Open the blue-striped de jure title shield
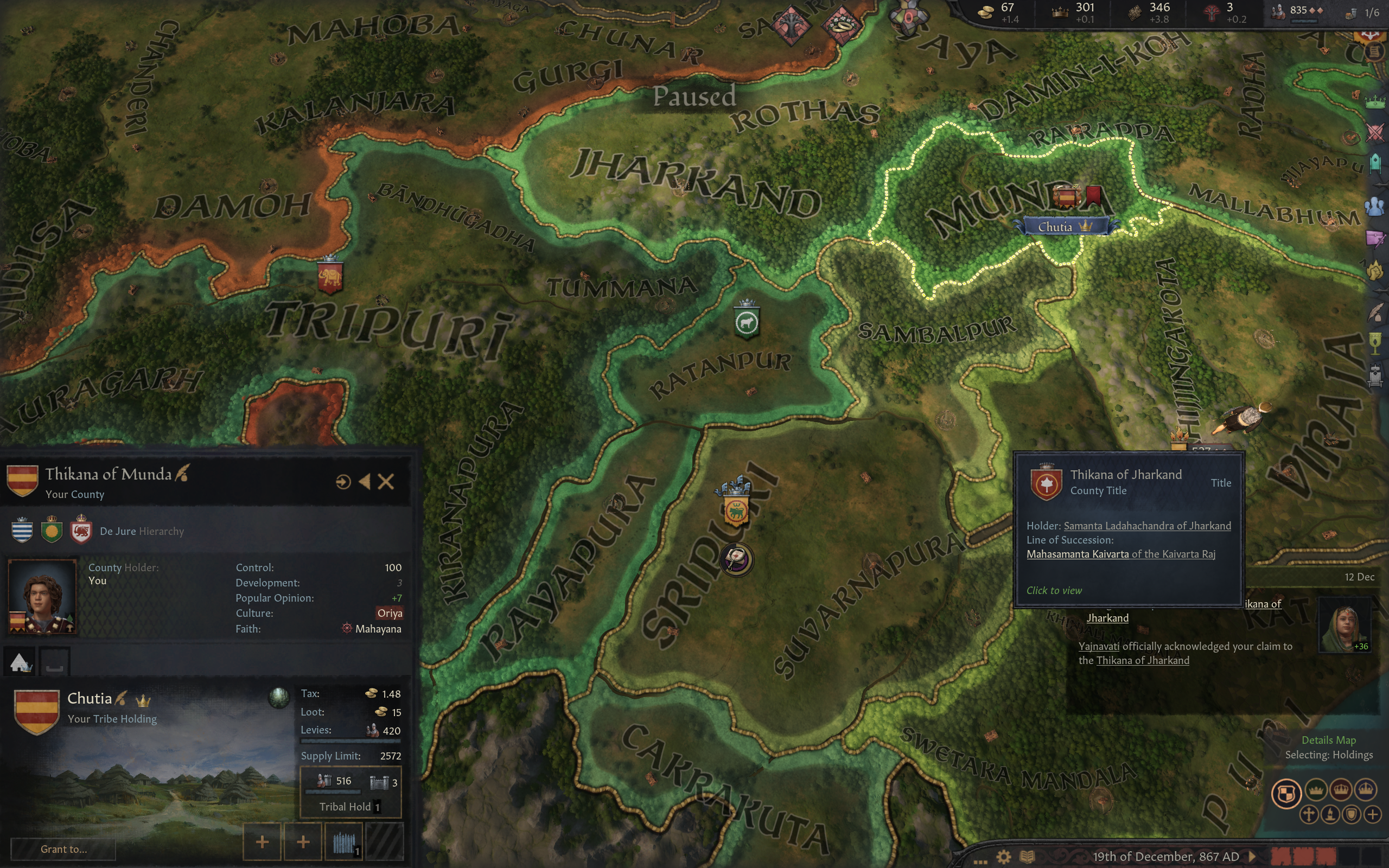Viewport: 1389px width, 868px height. (x=22, y=531)
